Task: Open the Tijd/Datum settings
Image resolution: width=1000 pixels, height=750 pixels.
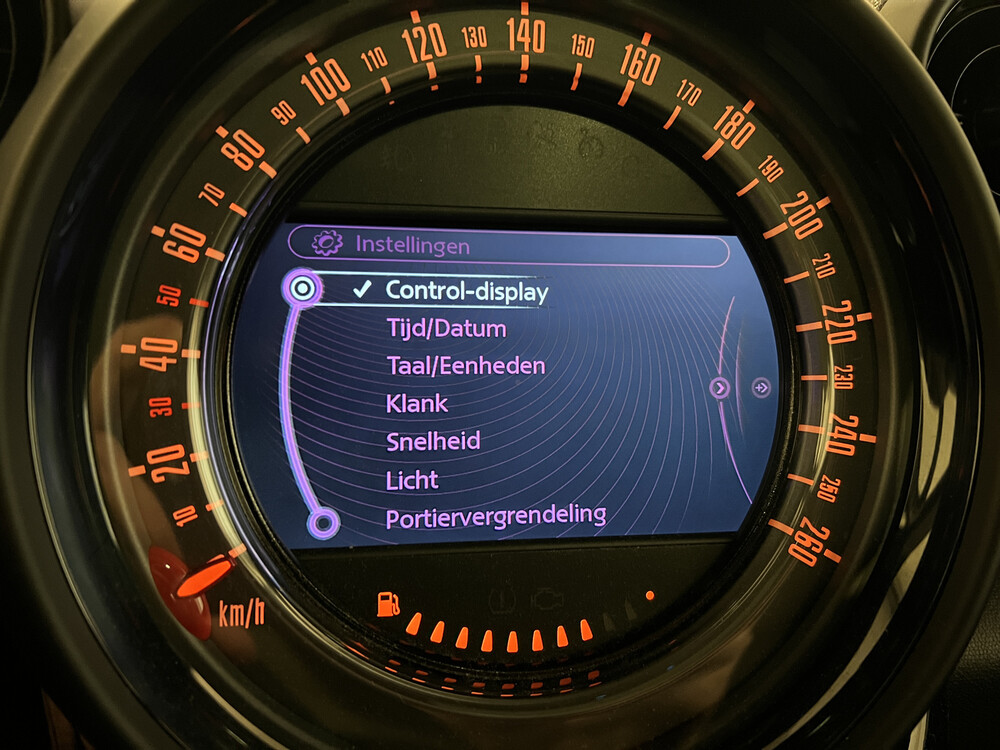Action: pyautogui.click(x=446, y=329)
